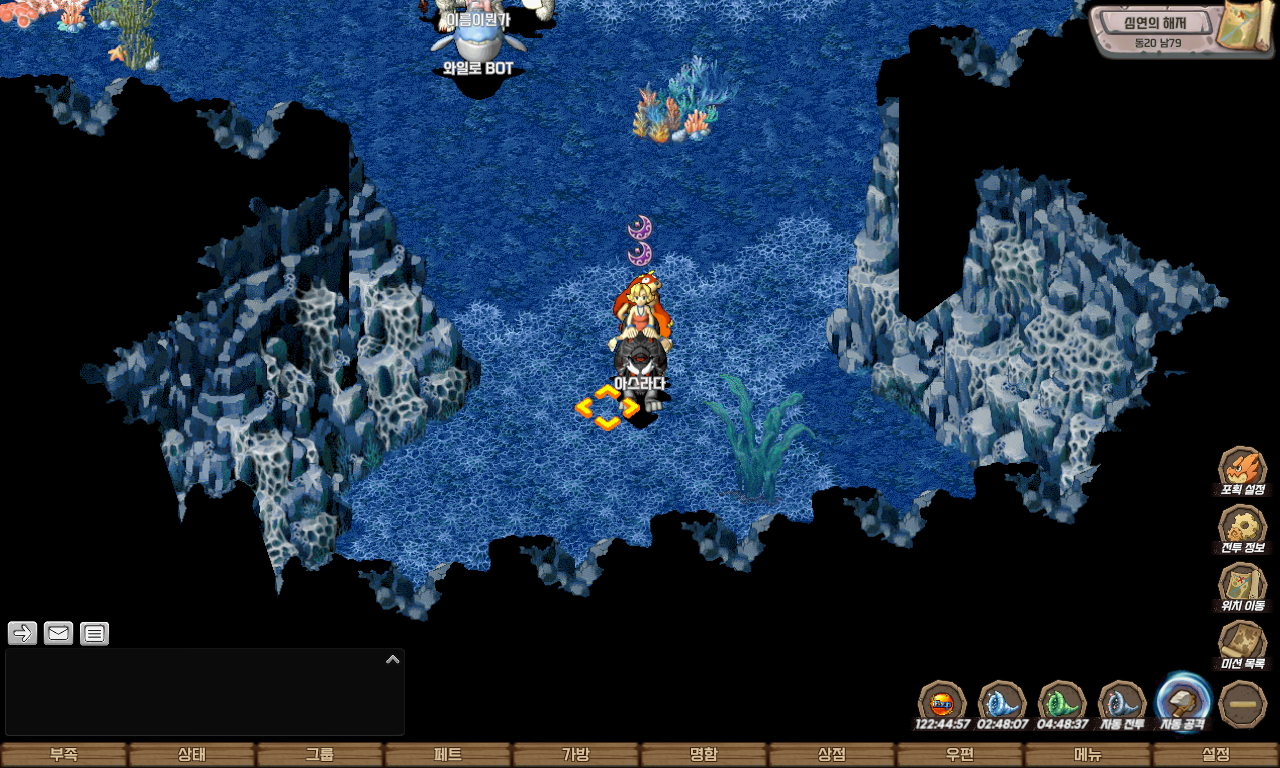
Task: Open 포획 설정 capture settings icon
Action: [x=1242, y=469]
